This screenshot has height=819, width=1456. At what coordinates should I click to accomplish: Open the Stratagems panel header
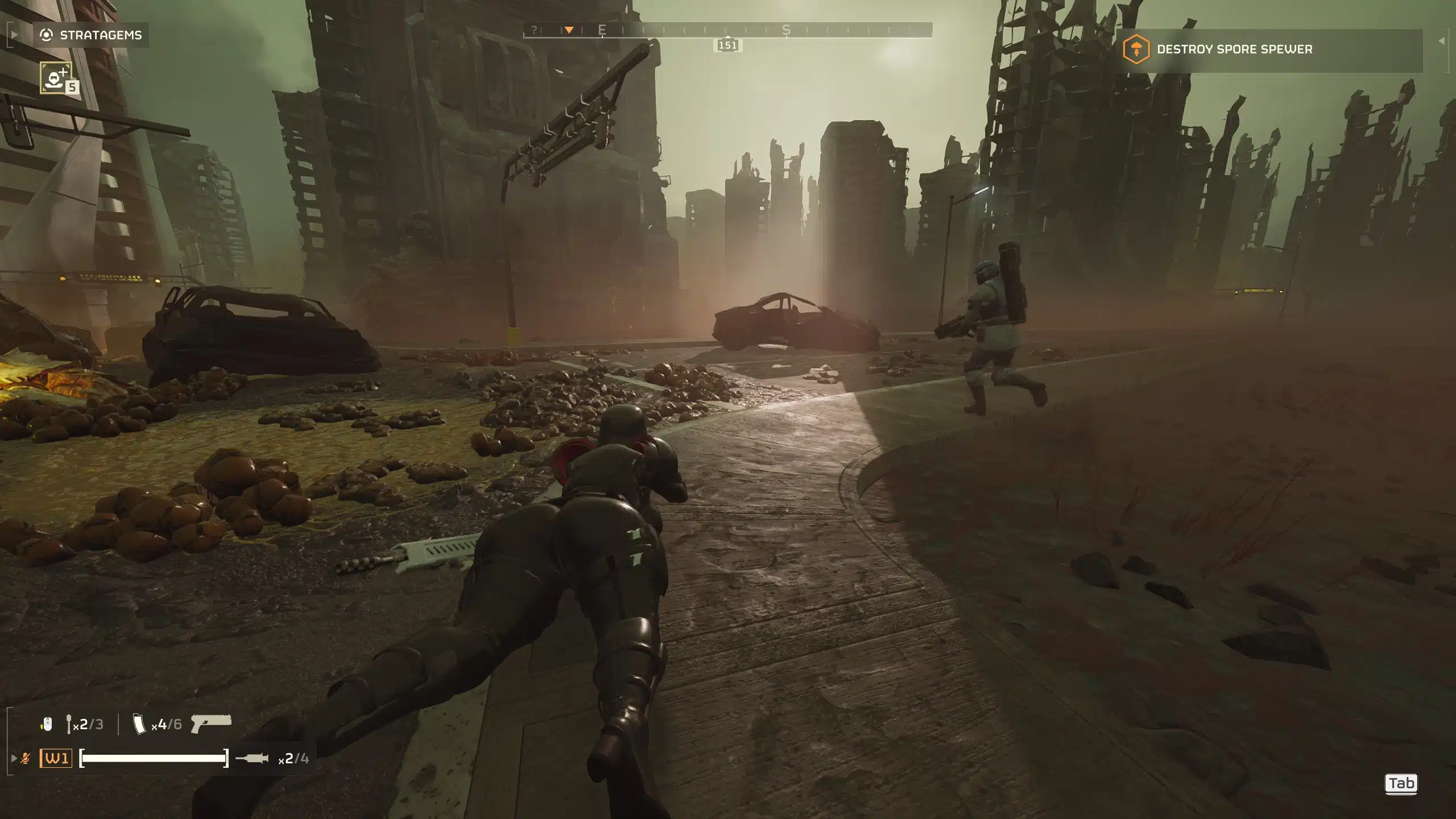pyautogui.click(x=91, y=35)
